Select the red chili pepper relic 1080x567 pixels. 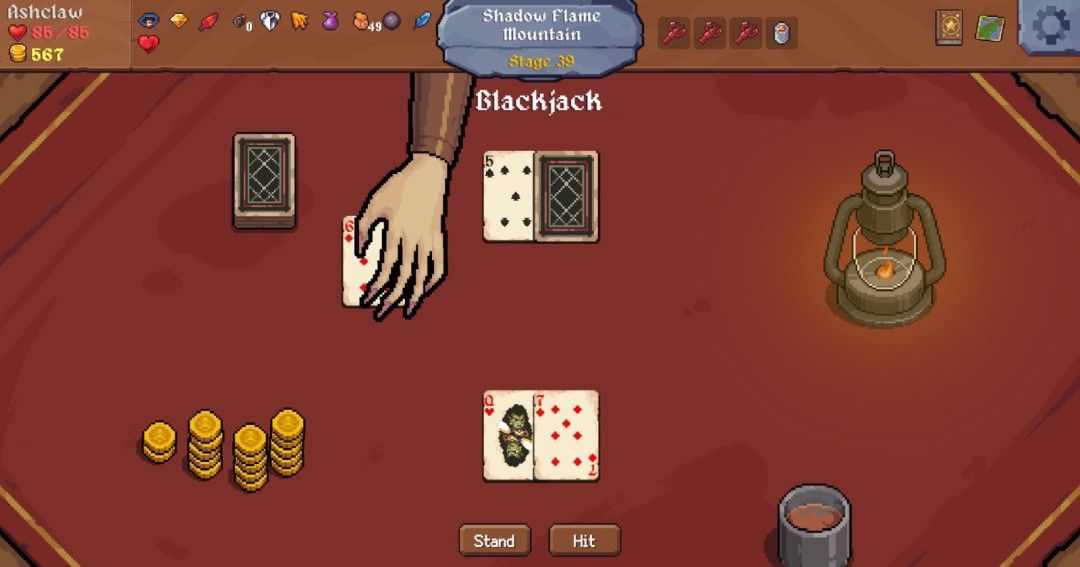point(209,21)
